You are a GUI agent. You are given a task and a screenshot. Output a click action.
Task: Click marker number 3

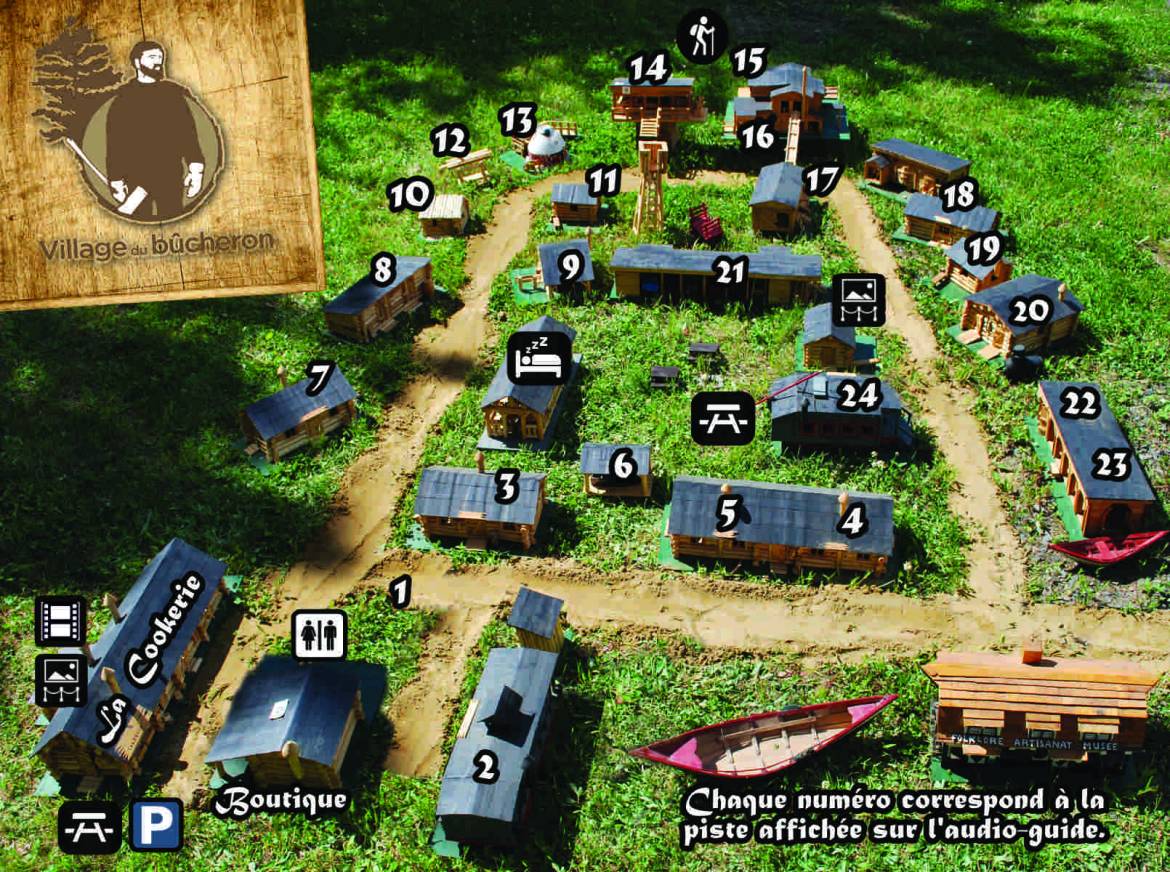pos(507,488)
